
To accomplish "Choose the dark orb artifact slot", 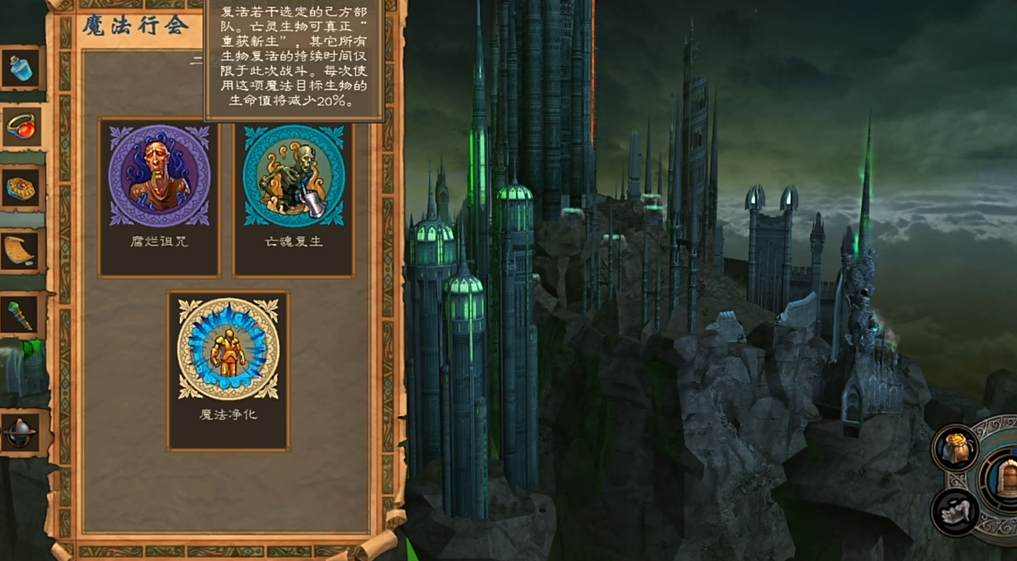I will tap(21, 433).
